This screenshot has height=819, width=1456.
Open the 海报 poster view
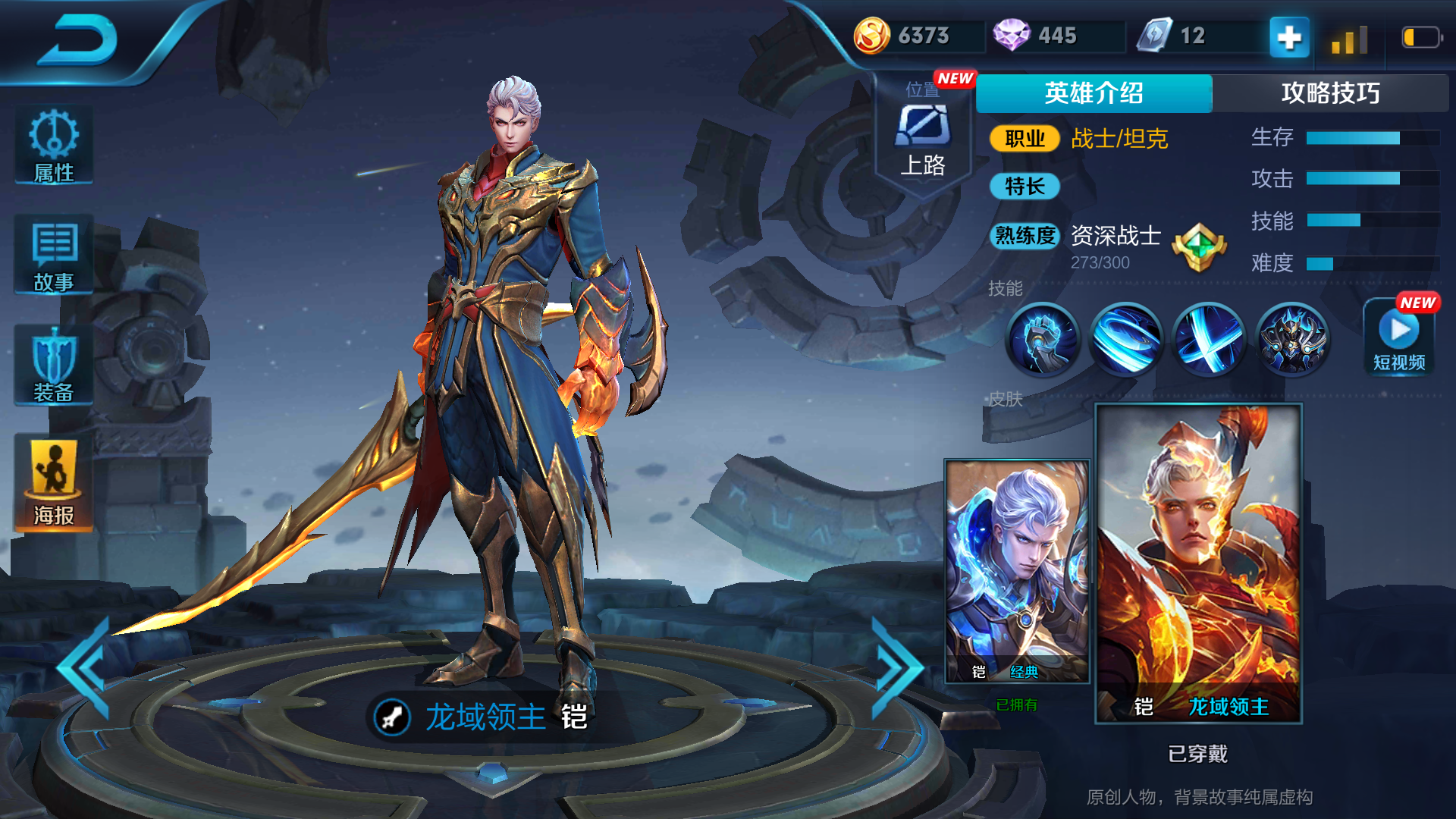(54, 482)
